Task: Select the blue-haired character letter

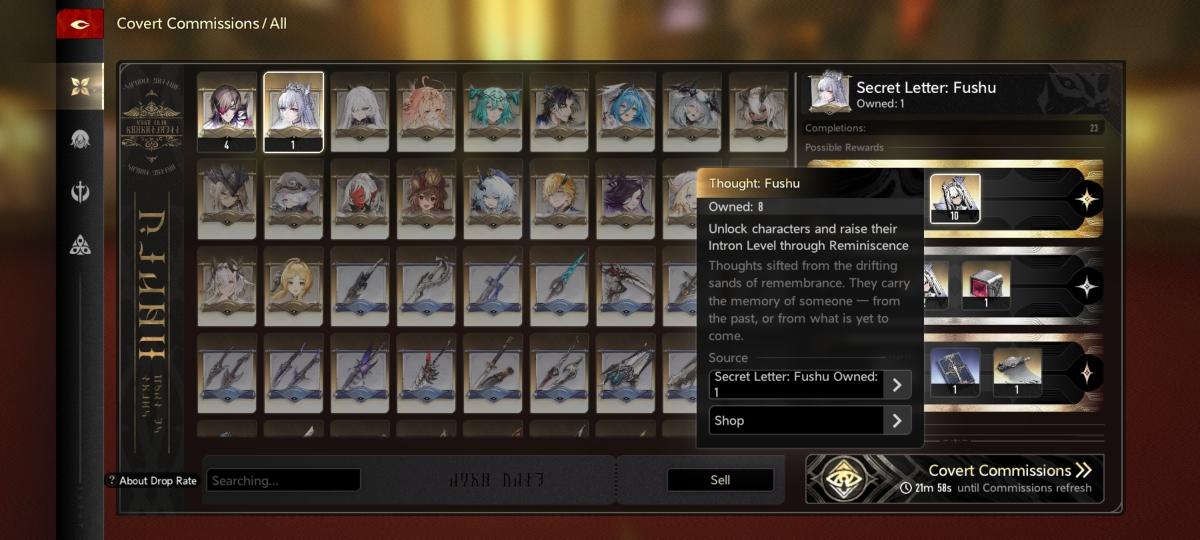Action: pos(626,105)
